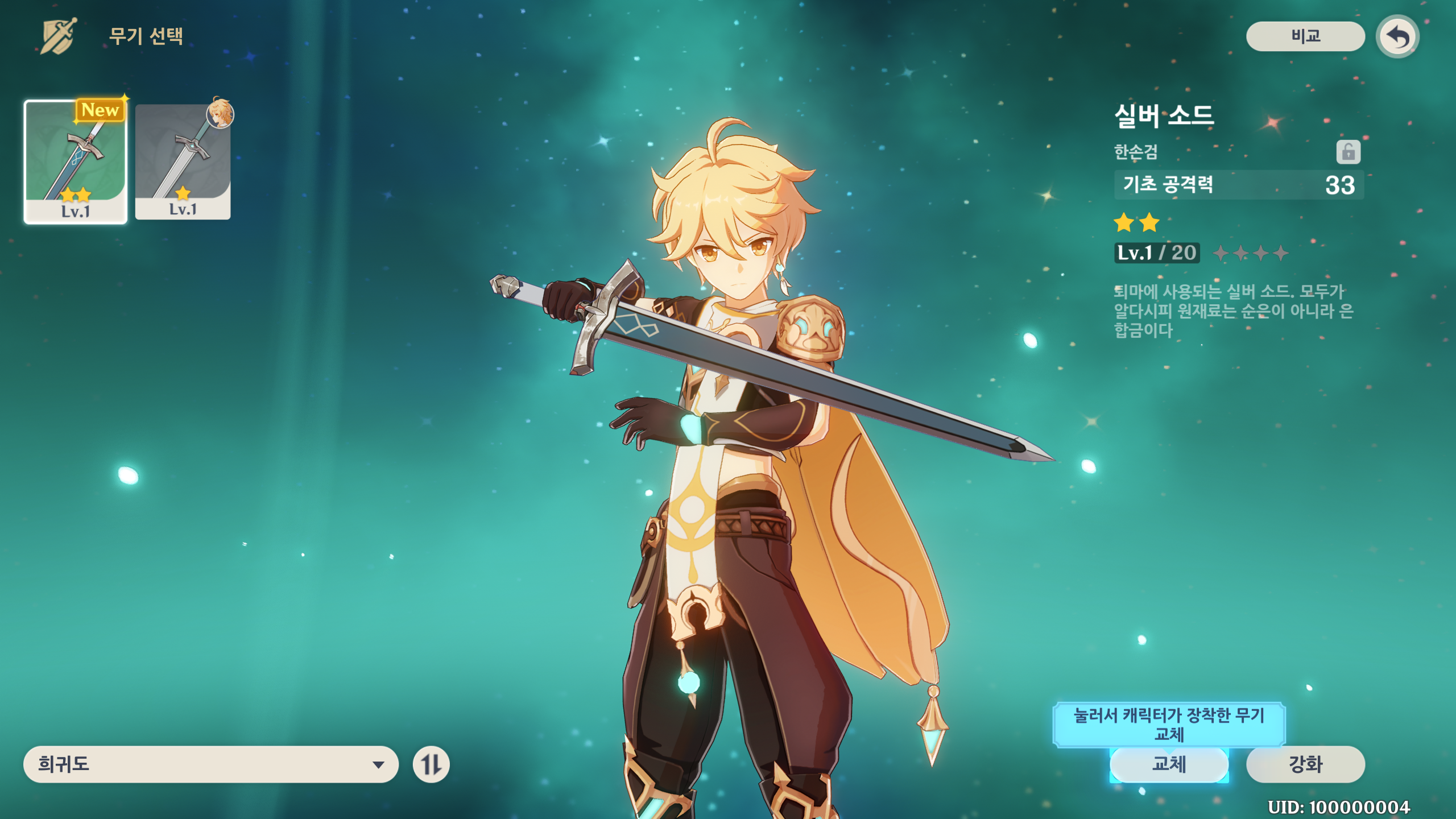Reverse the sort order with arrows button

click(x=431, y=764)
